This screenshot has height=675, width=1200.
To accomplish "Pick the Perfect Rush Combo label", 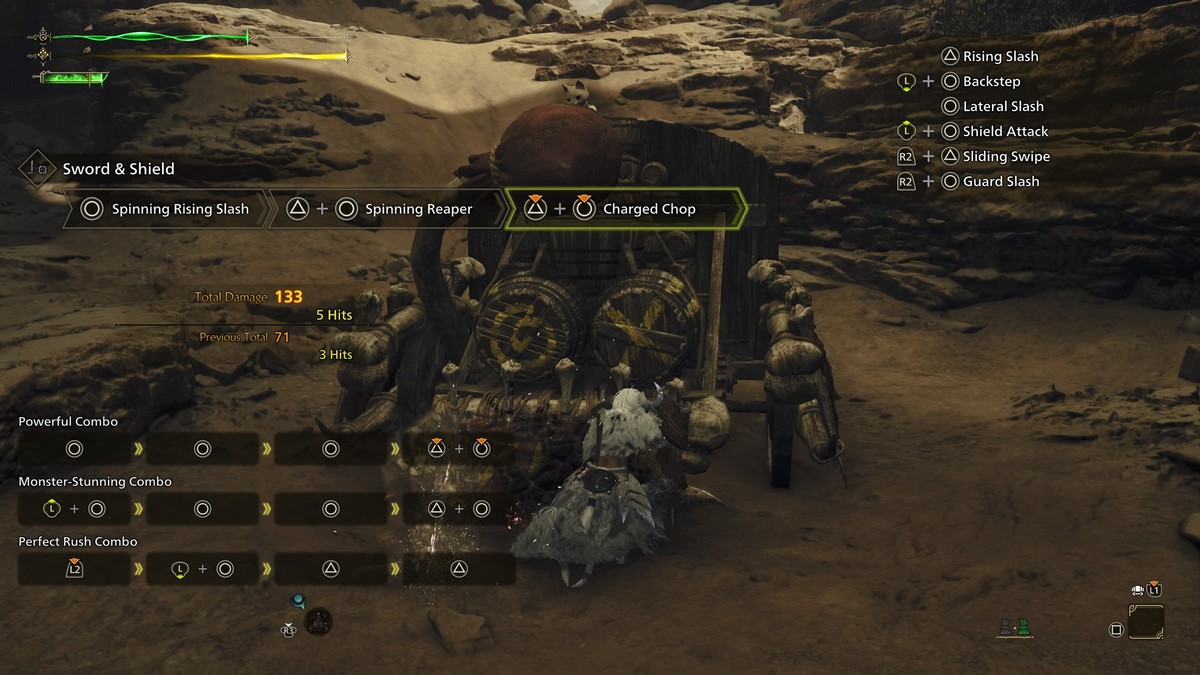I will [78, 542].
